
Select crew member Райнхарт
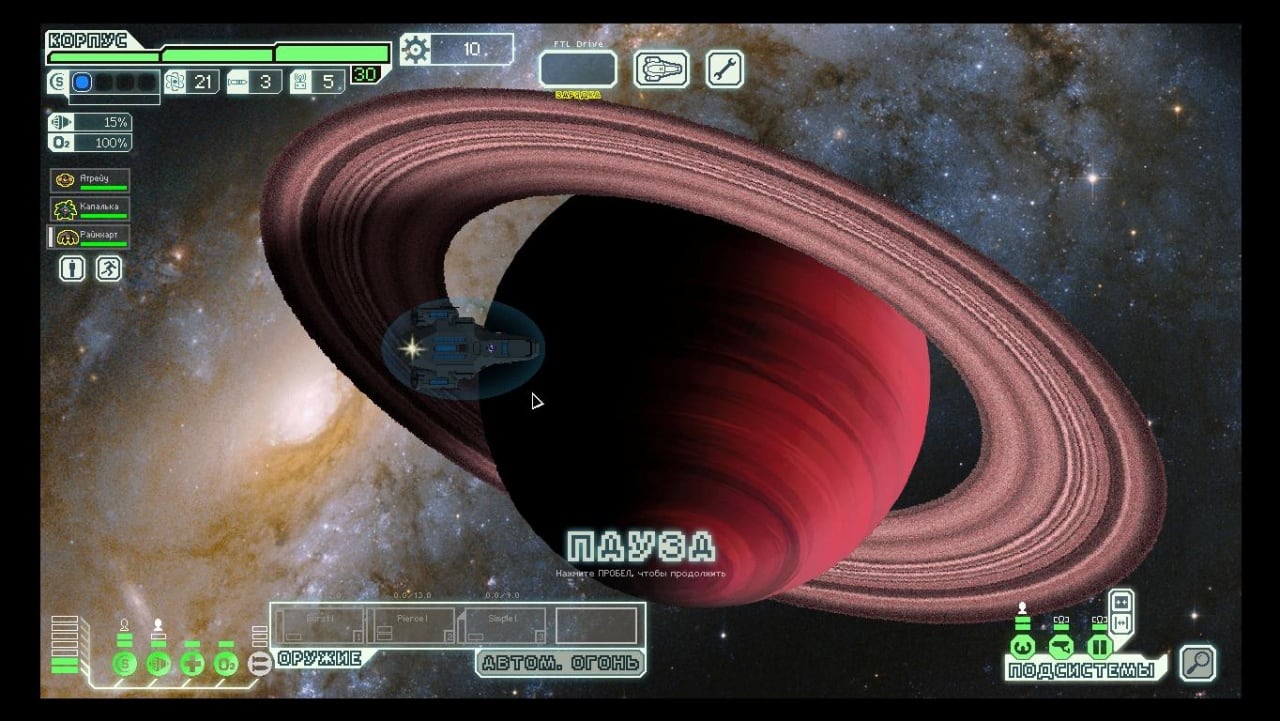(90, 237)
